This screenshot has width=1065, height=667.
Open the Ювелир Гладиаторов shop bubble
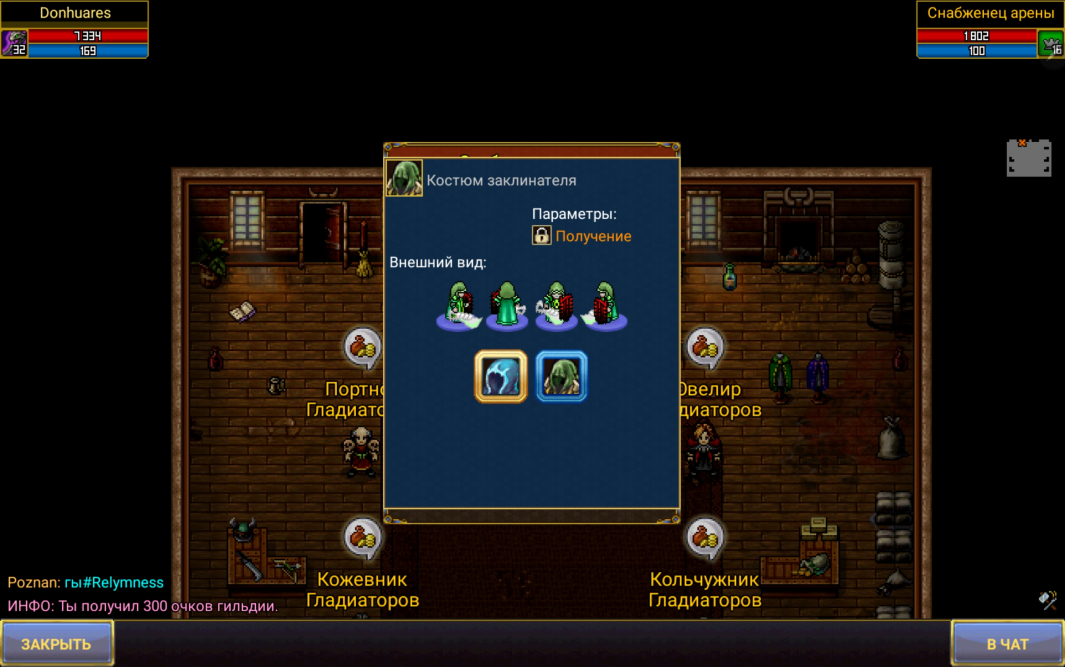coord(705,348)
